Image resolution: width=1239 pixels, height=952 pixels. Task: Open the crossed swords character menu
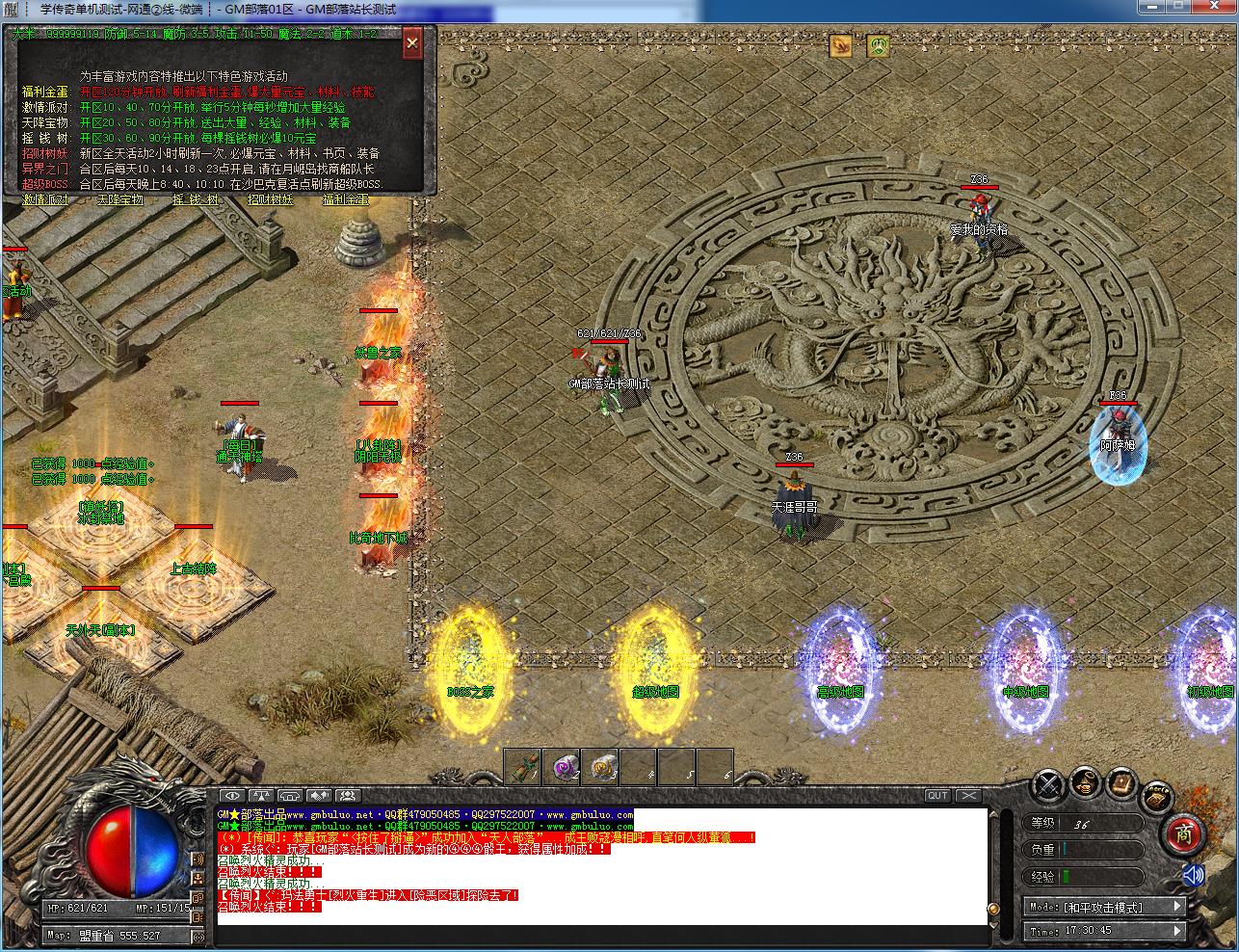[1048, 784]
